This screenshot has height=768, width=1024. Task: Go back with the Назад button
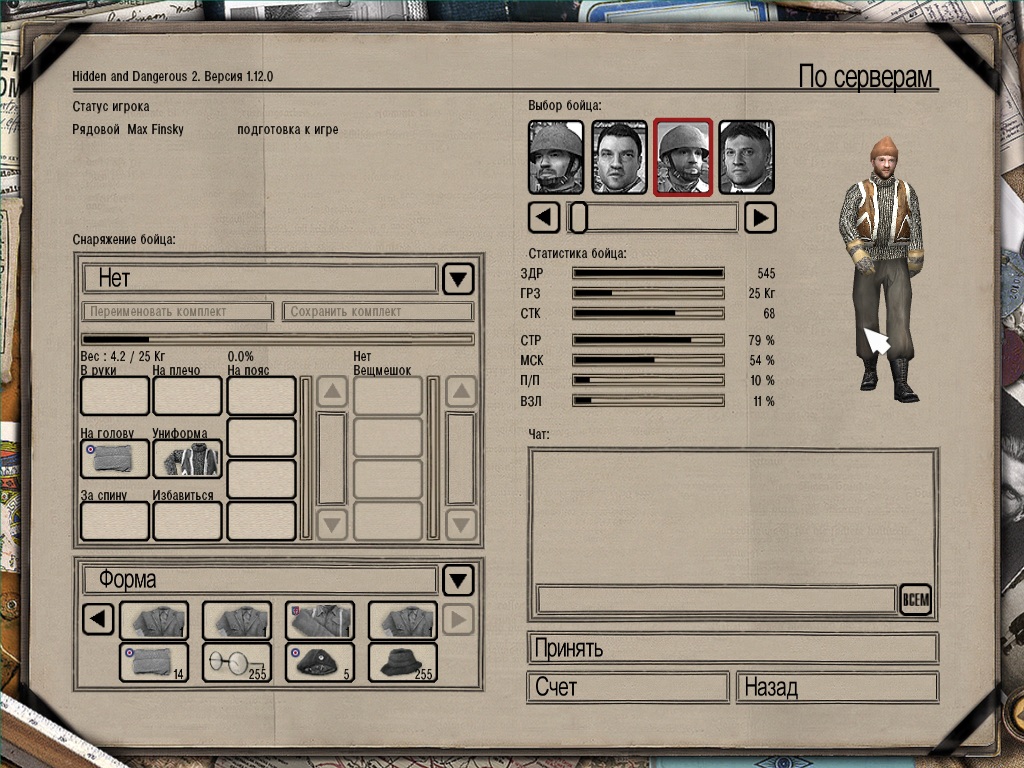(837, 688)
